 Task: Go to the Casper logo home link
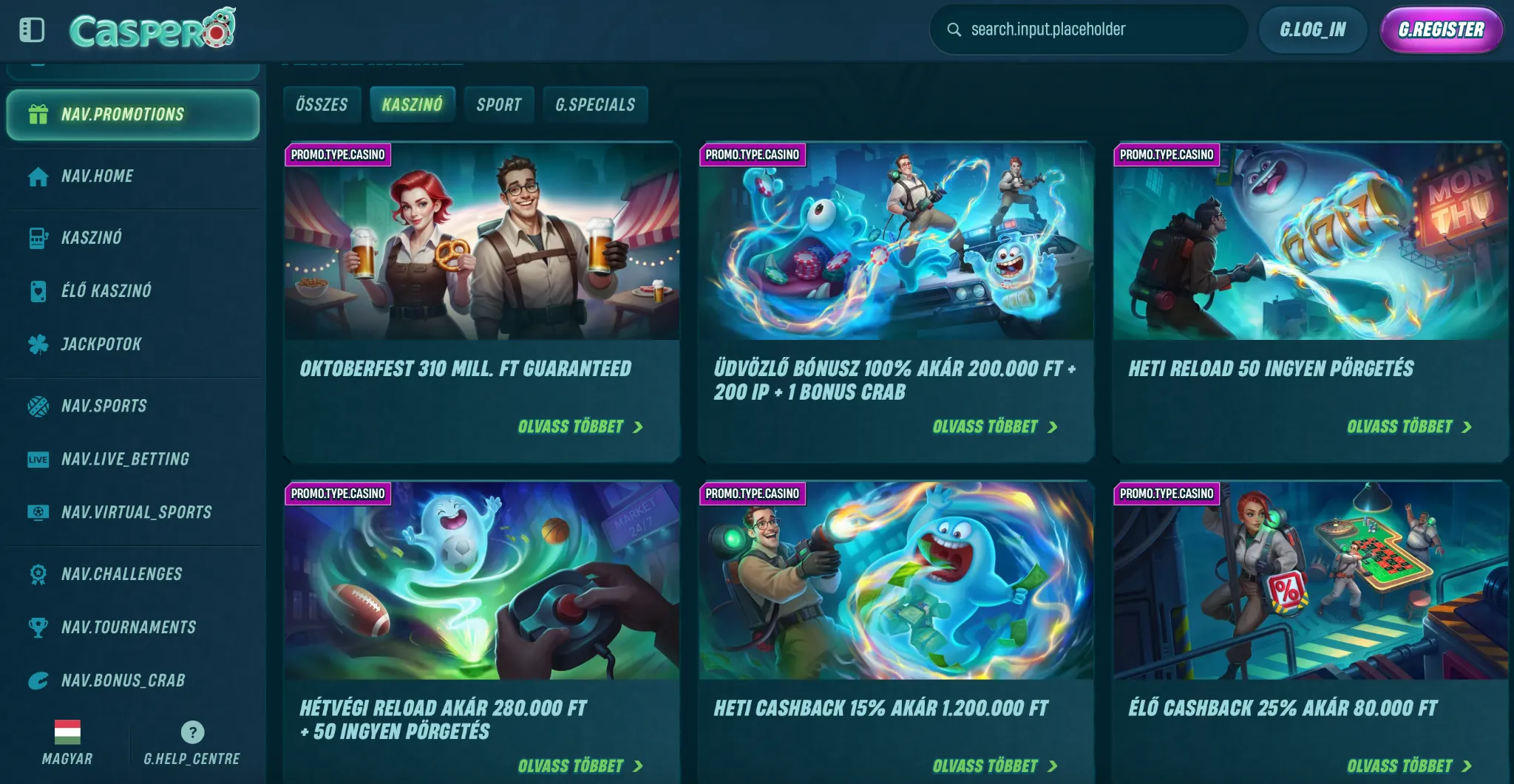tap(152, 30)
